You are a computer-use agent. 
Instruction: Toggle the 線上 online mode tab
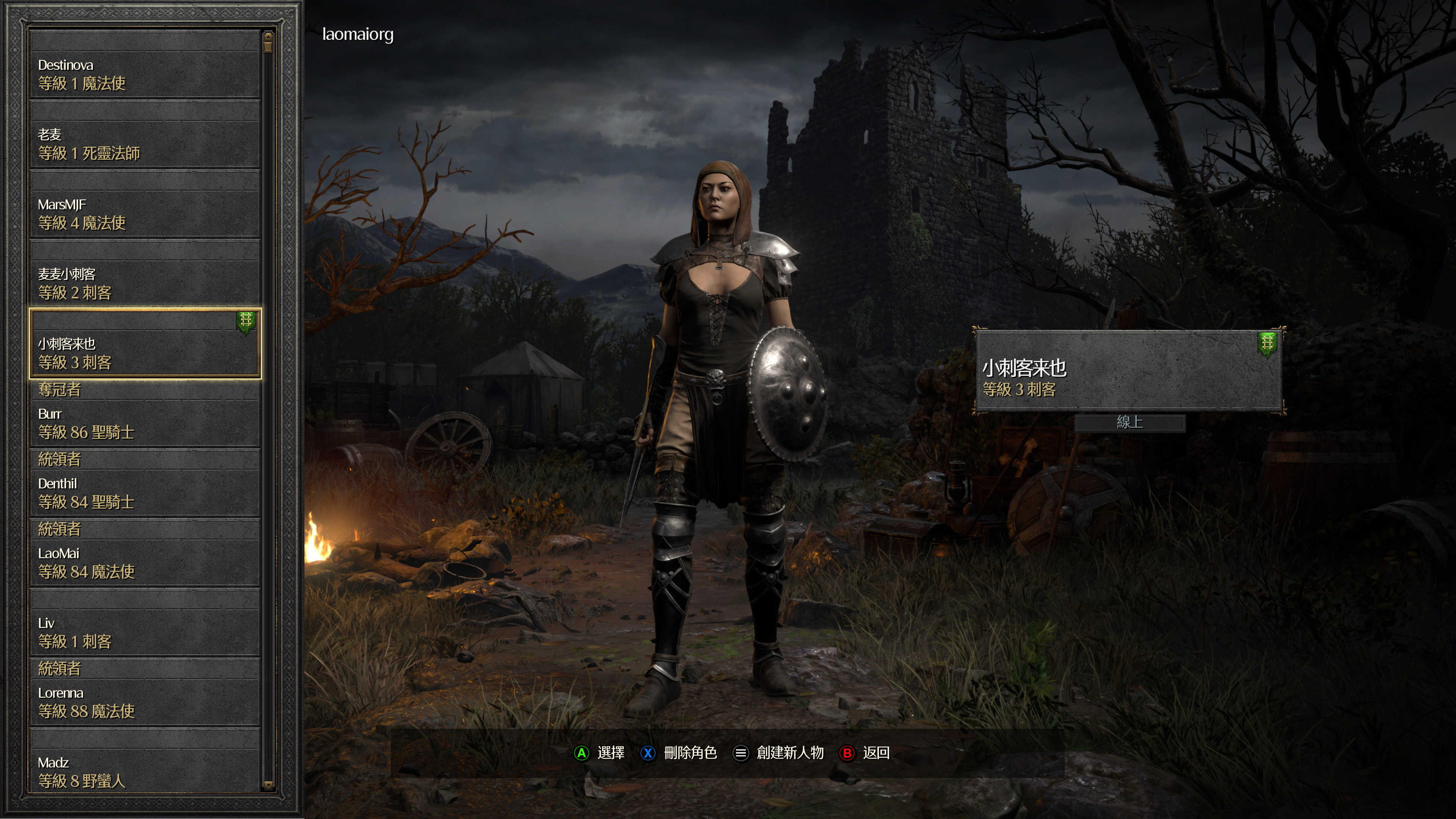pyautogui.click(x=1129, y=422)
